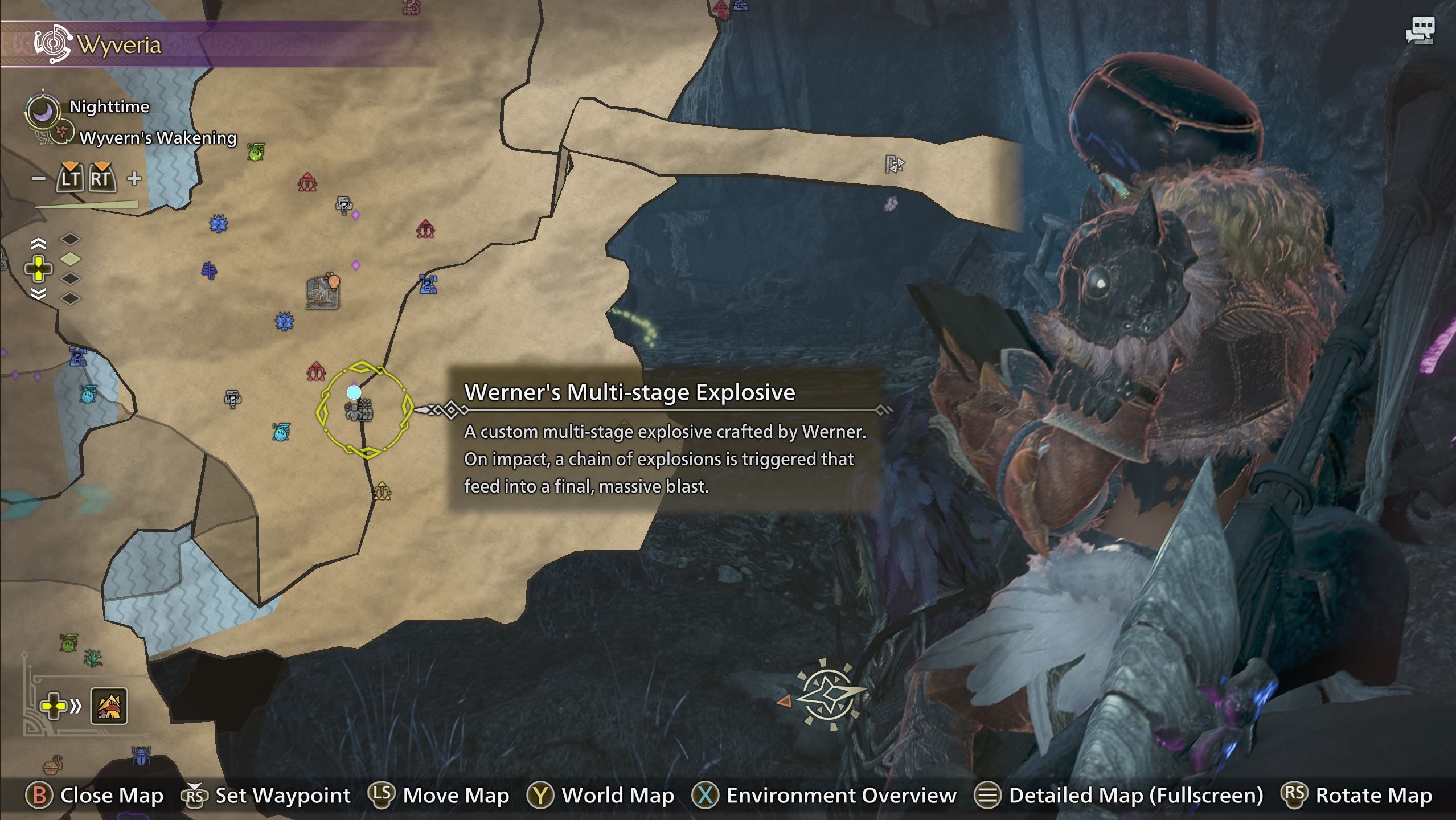The image size is (1456, 820).
Task: Select the green endemic life icon near the river
Action: click(255, 154)
